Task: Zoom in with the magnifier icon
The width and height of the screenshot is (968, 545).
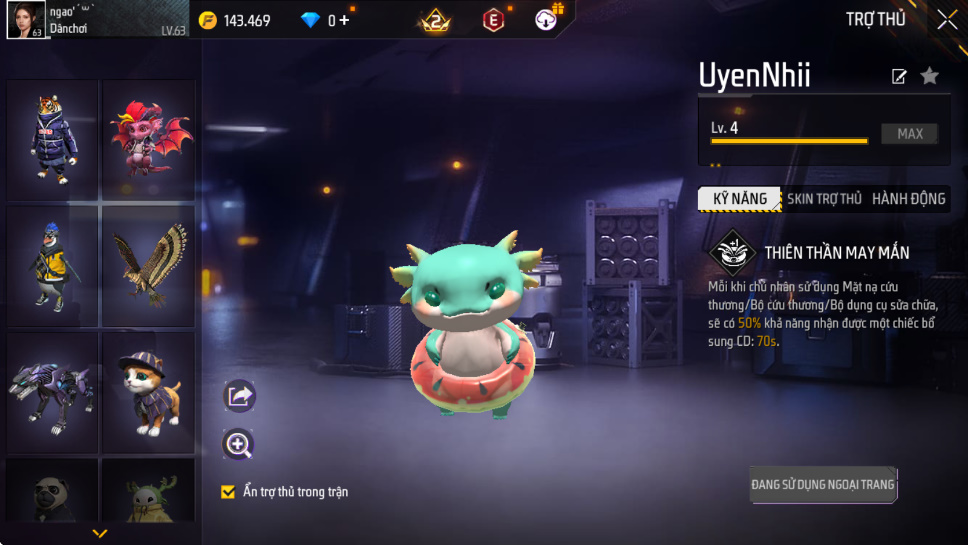Action: click(239, 445)
